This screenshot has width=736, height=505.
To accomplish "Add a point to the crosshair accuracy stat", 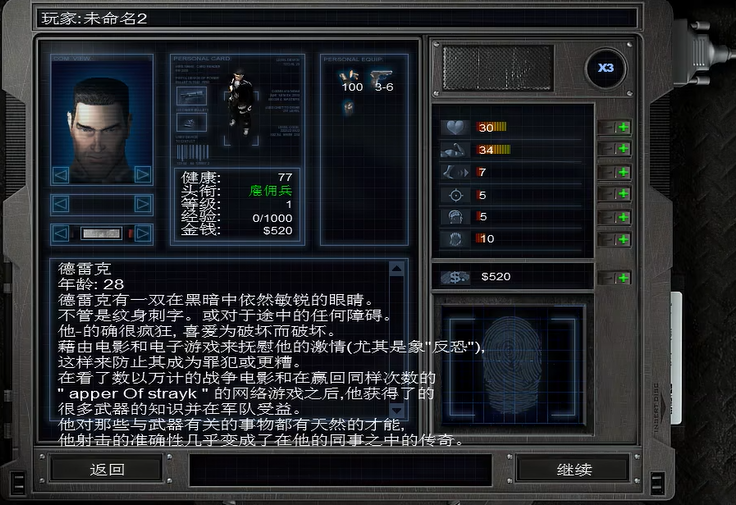I will (x=622, y=194).
